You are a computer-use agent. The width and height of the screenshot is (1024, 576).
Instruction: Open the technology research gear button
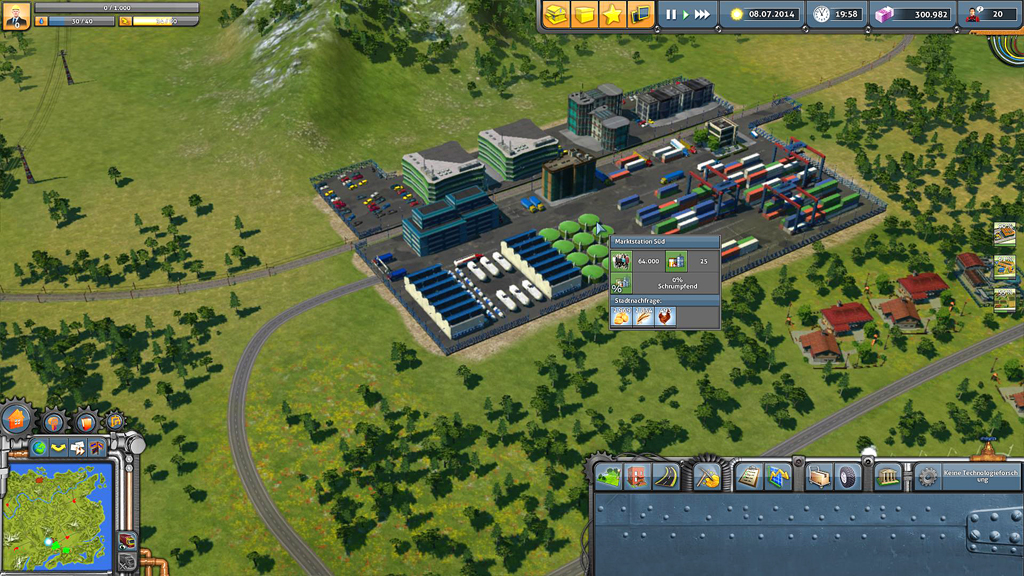pyautogui.click(x=928, y=477)
